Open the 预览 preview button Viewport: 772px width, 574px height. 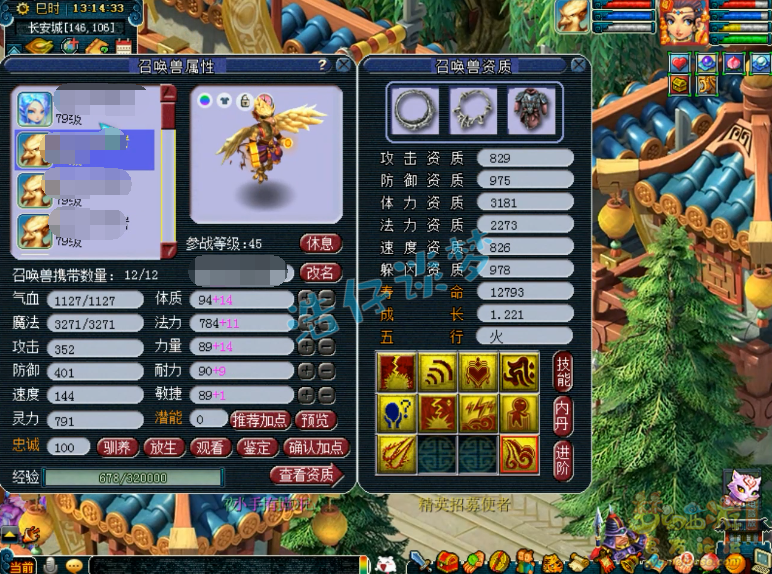[316, 420]
